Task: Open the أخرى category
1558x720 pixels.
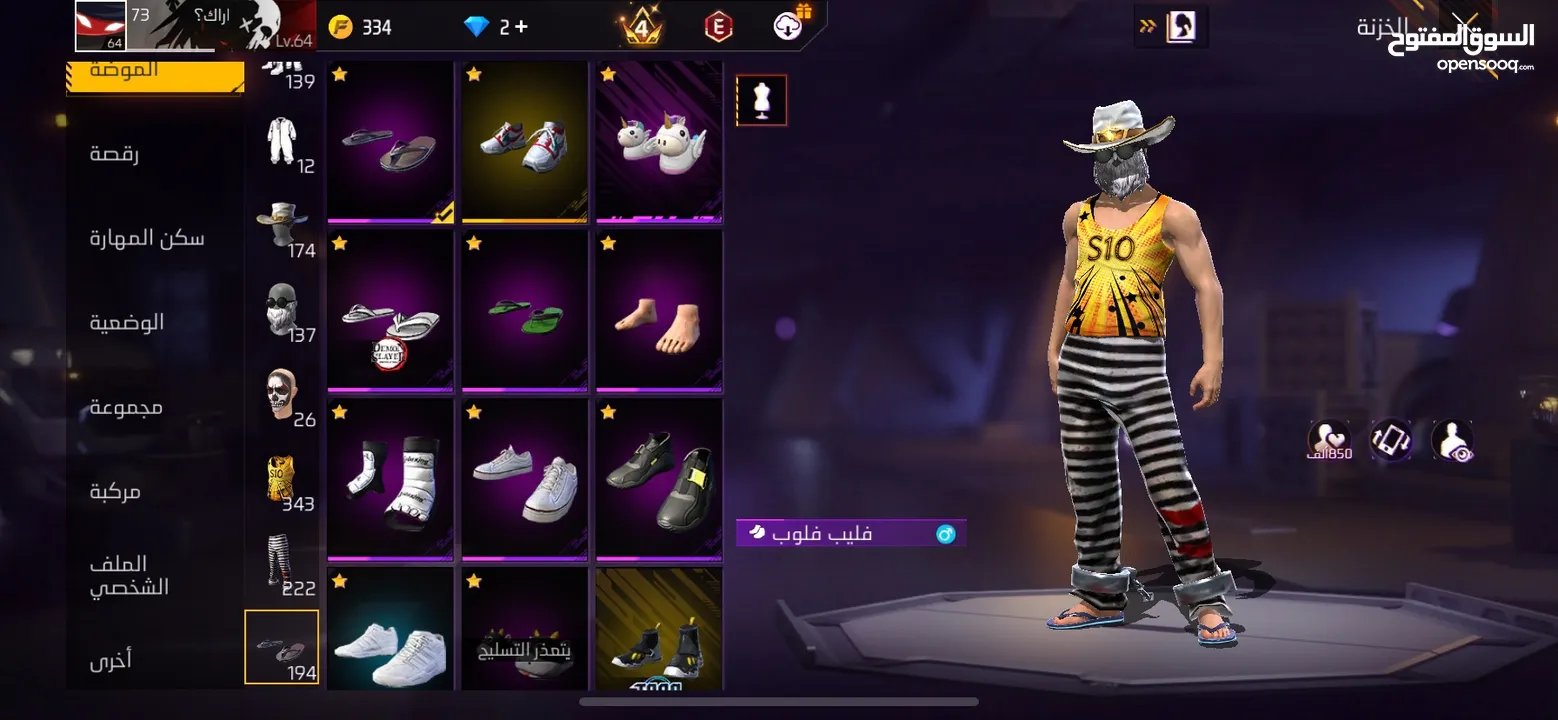Action: click(111, 661)
